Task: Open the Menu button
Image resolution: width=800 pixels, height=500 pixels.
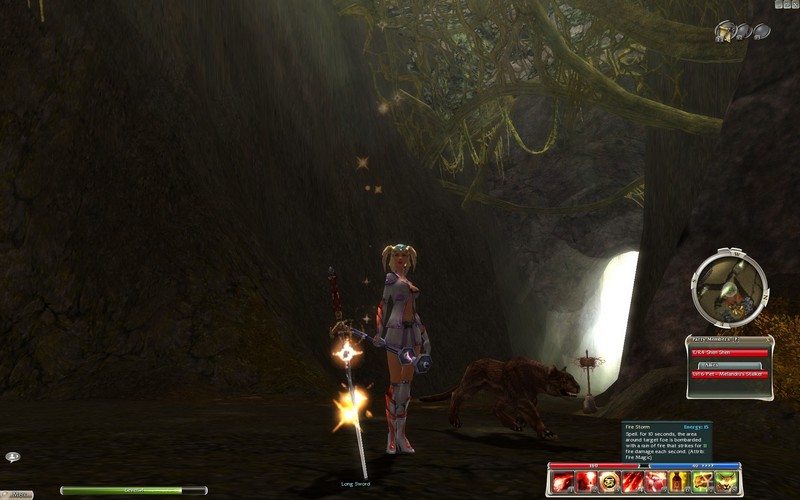Action: [16, 492]
